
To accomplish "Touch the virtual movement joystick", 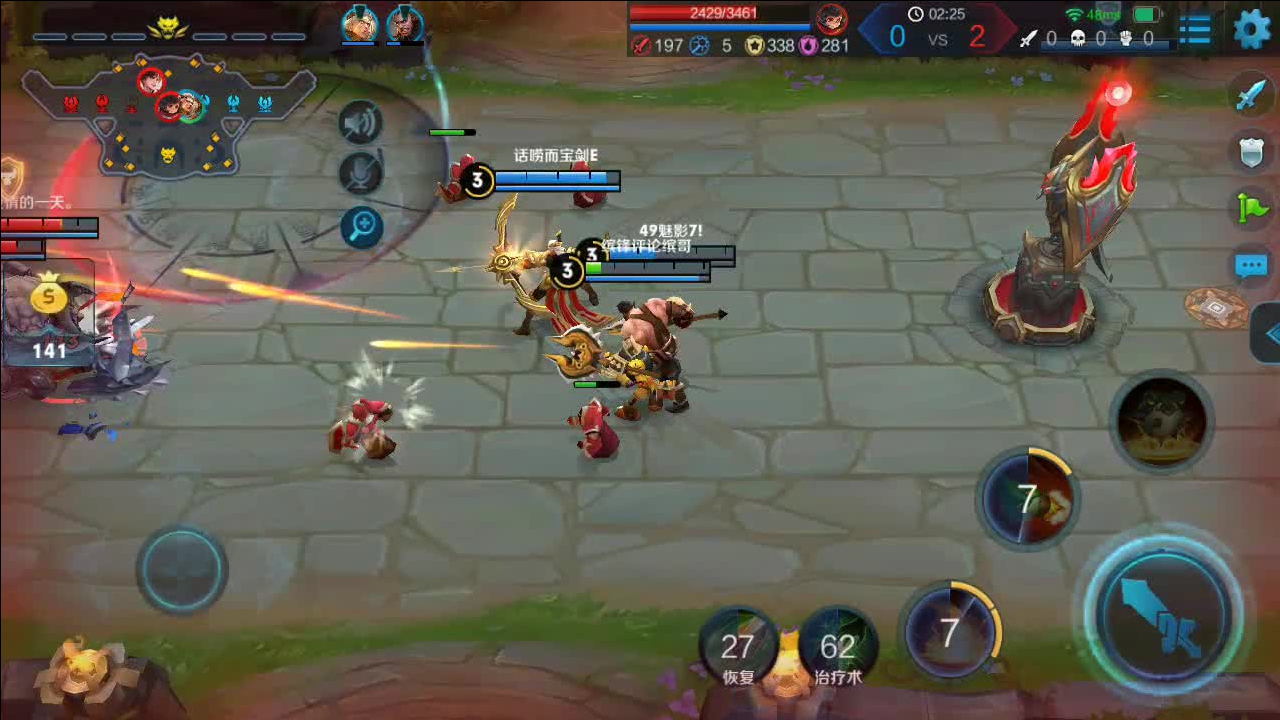I will point(181,570).
